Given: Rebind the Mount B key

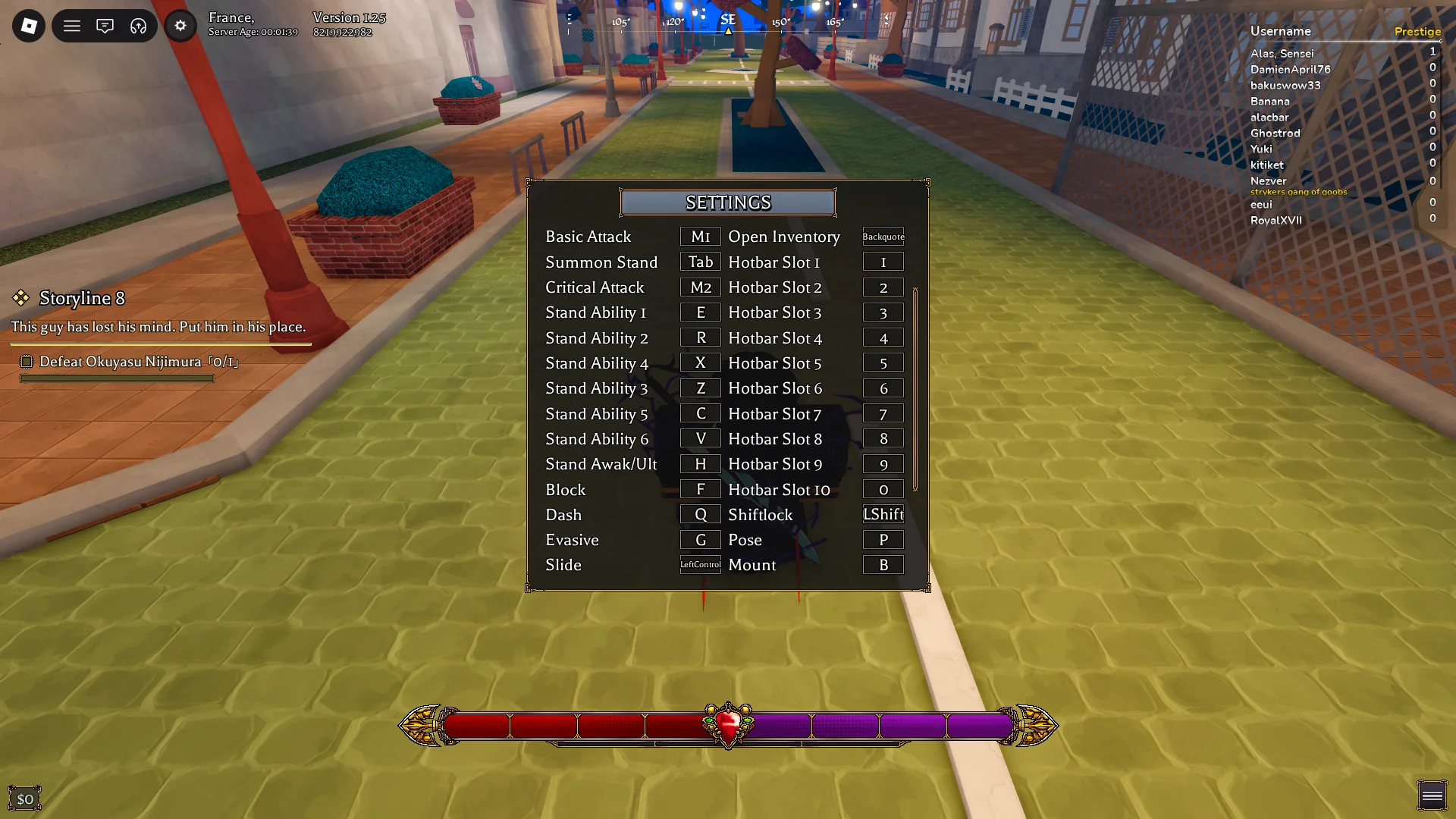Looking at the screenshot, I should pos(883,564).
